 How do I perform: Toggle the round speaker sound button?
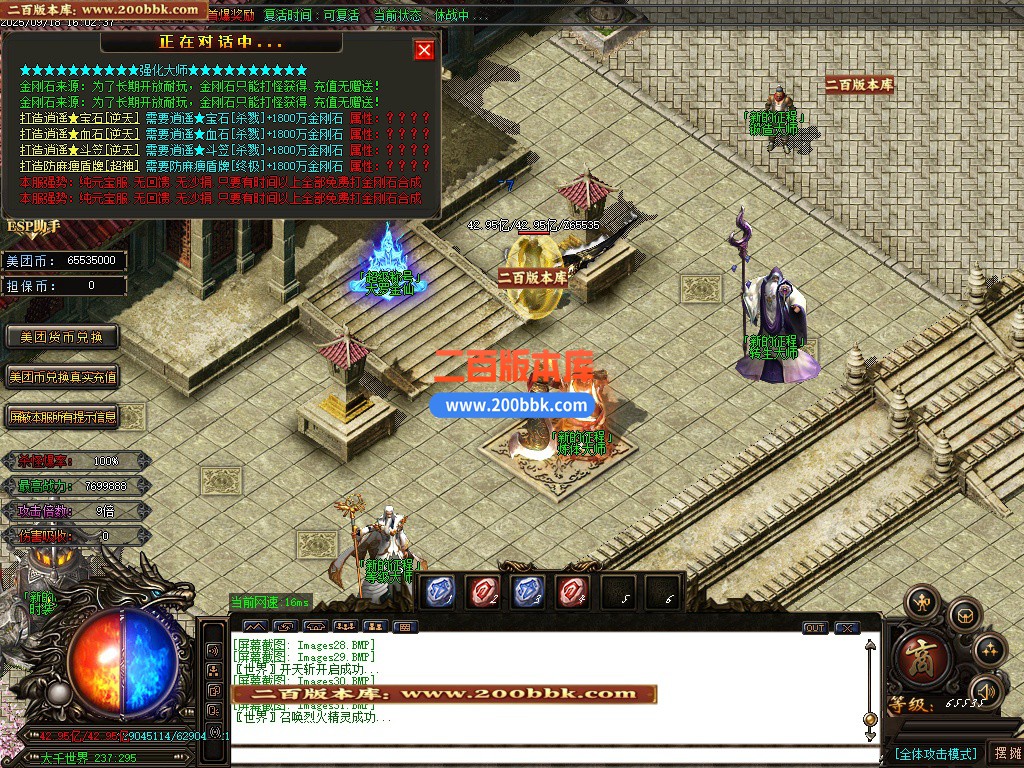[x=985, y=690]
